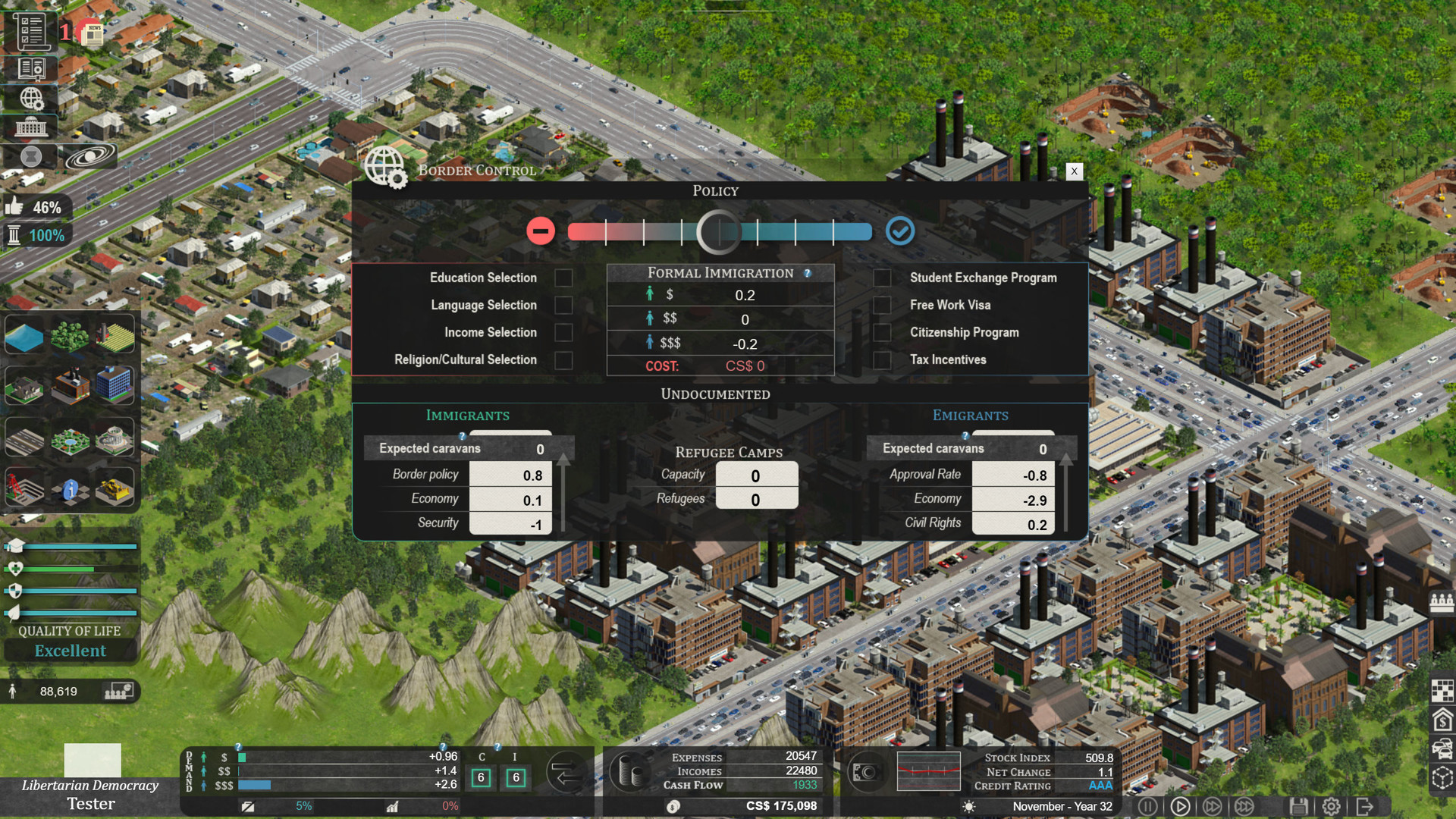Click the border policy slider handle
1456x819 pixels.
719,231
